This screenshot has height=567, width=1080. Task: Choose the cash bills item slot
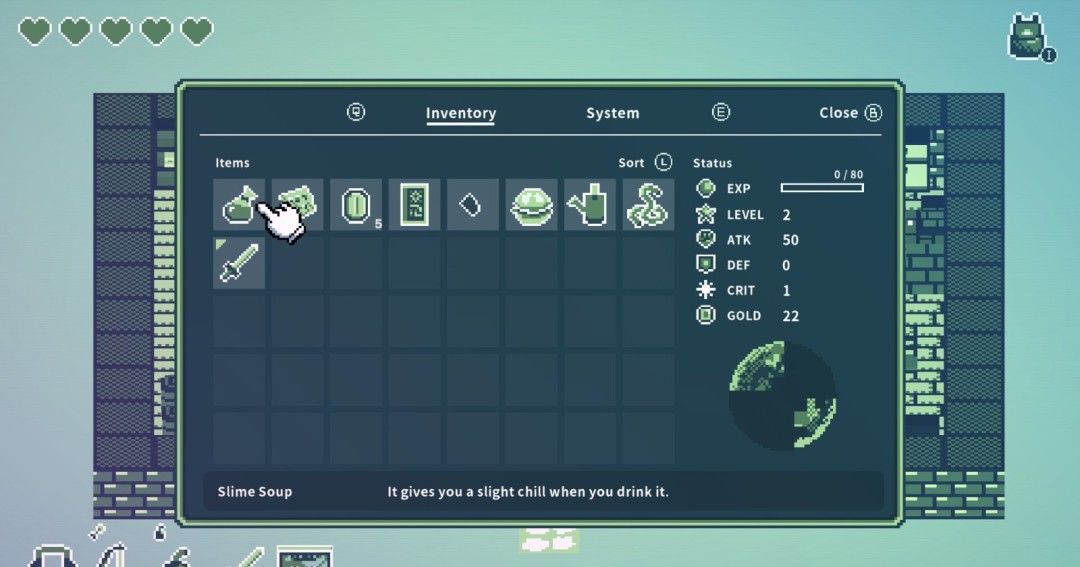click(298, 205)
